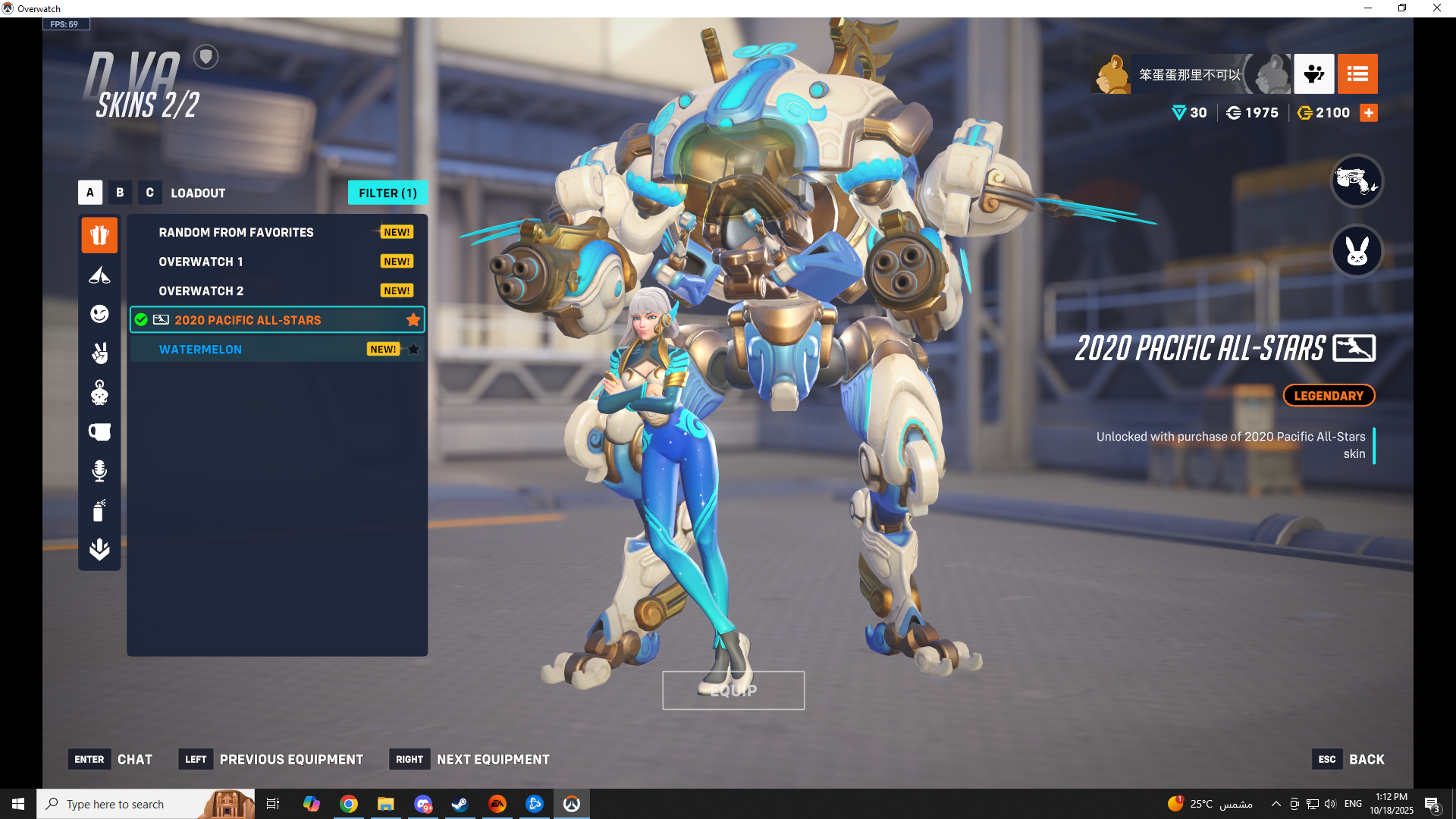The image size is (1456, 819).
Task: Open the microphone voice lines category
Action: (x=99, y=471)
